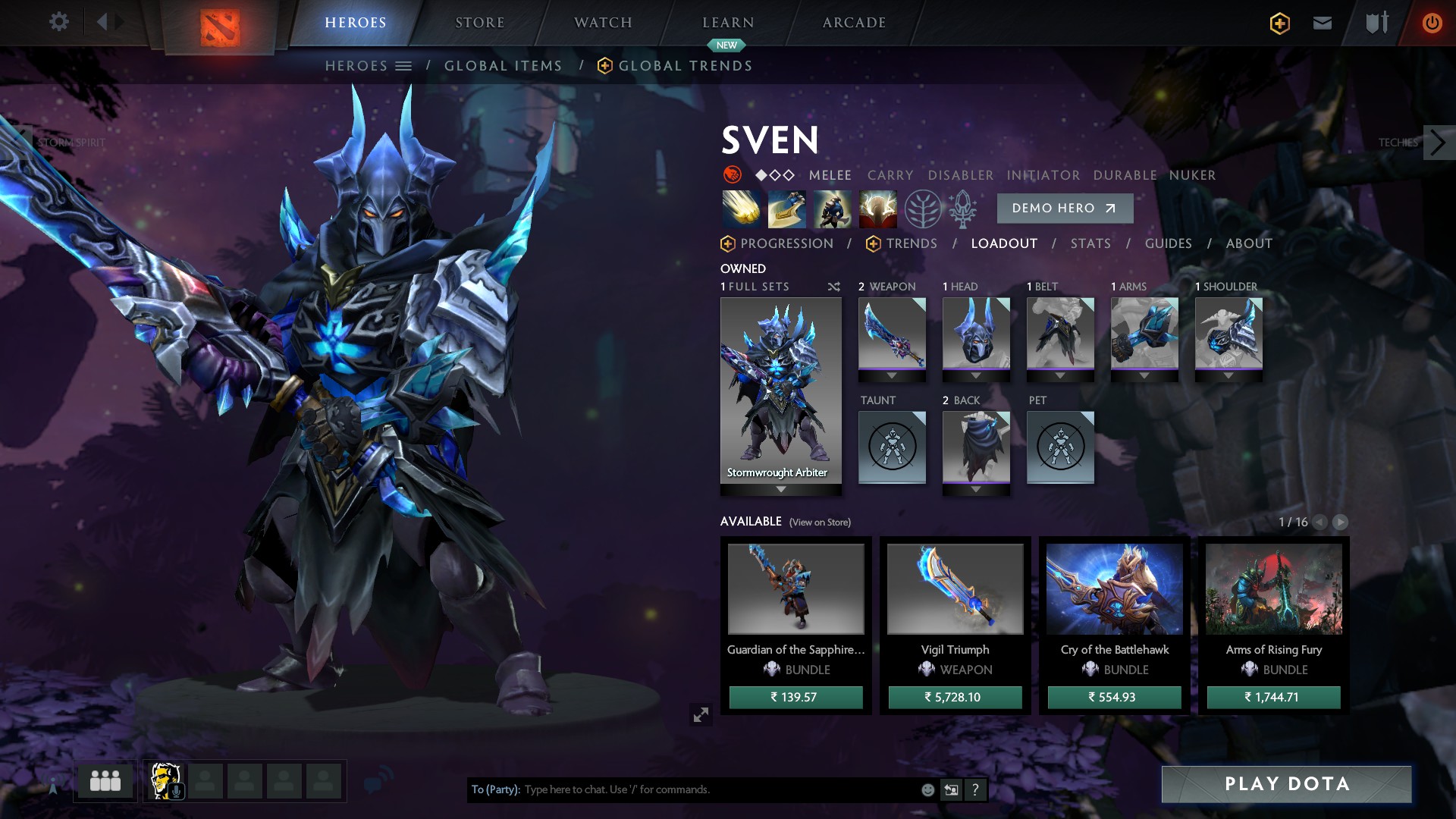Viewport: 1456px width, 819px height.
Task: Toggle your microphone on the player avatar
Action: click(176, 791)
